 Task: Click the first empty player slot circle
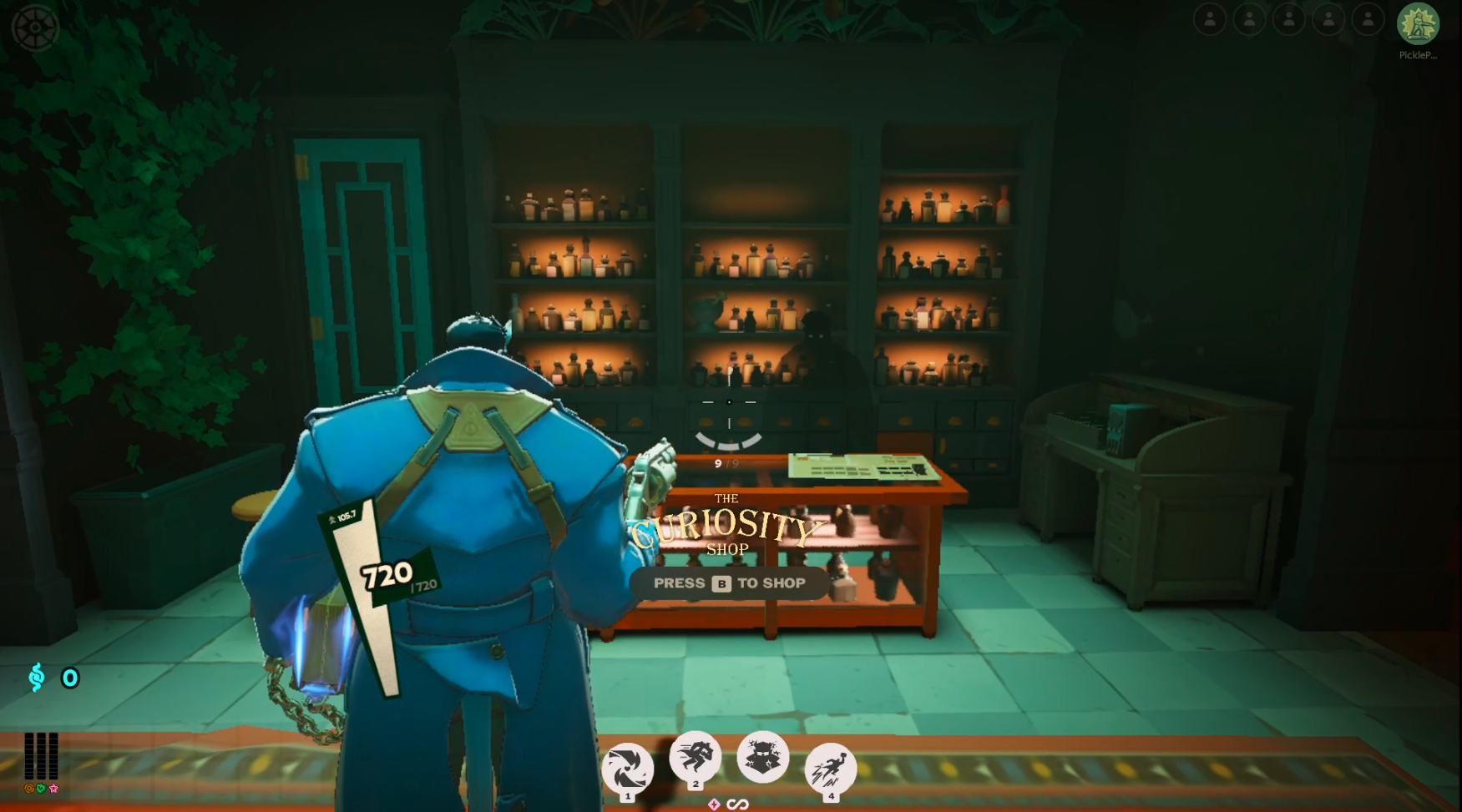click(1209, 18)
